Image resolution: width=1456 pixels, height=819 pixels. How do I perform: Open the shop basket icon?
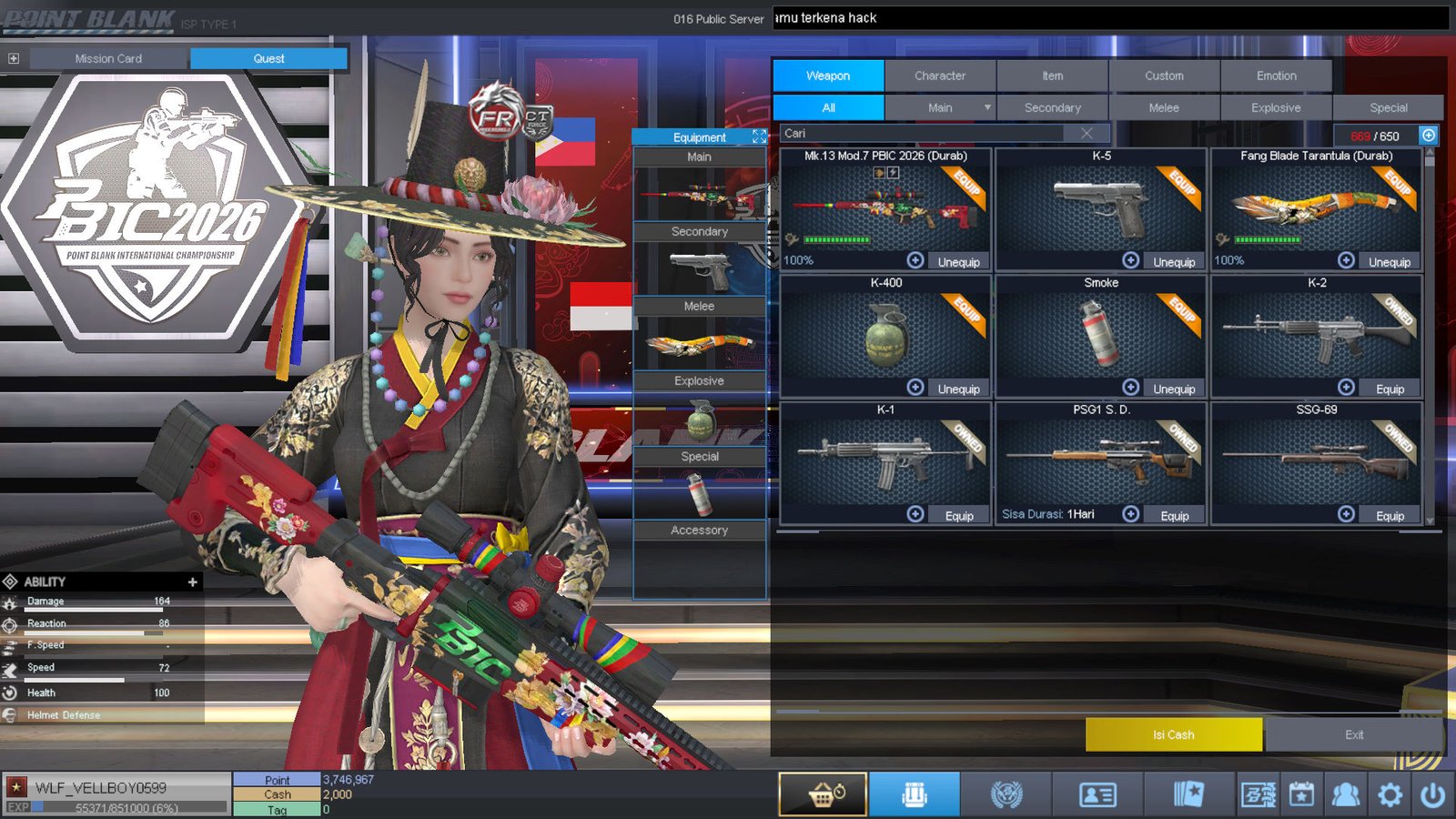[822, 793]
